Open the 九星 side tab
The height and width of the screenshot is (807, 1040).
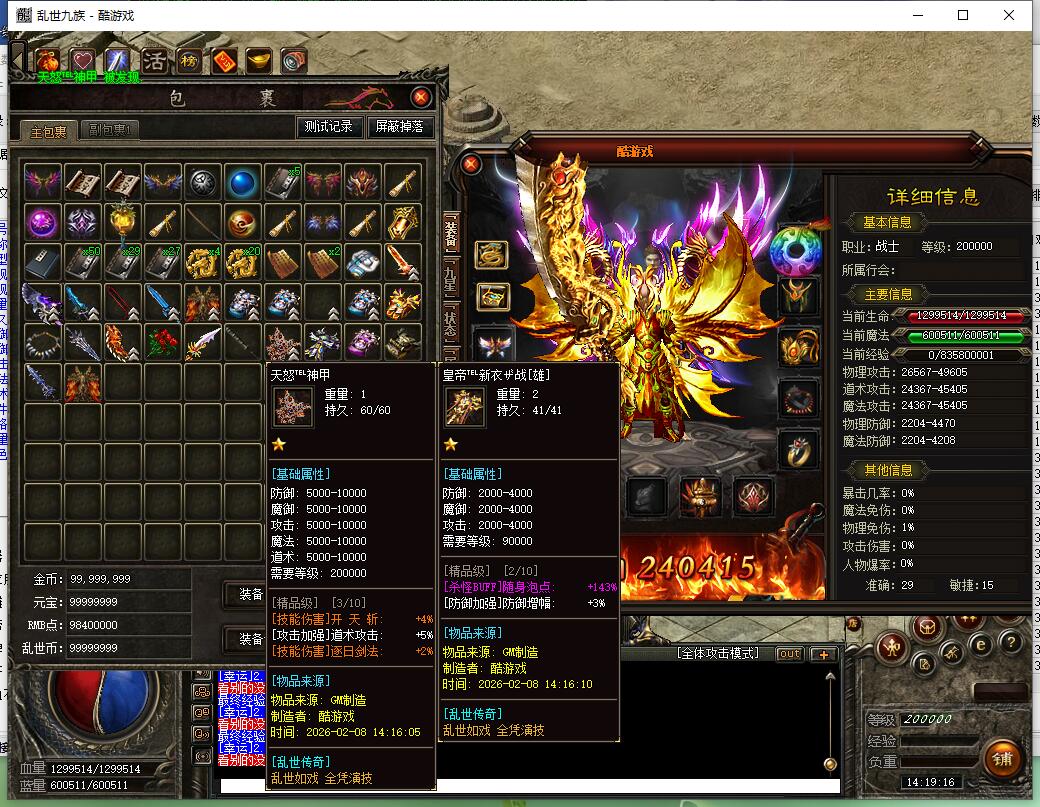point(450,273)
